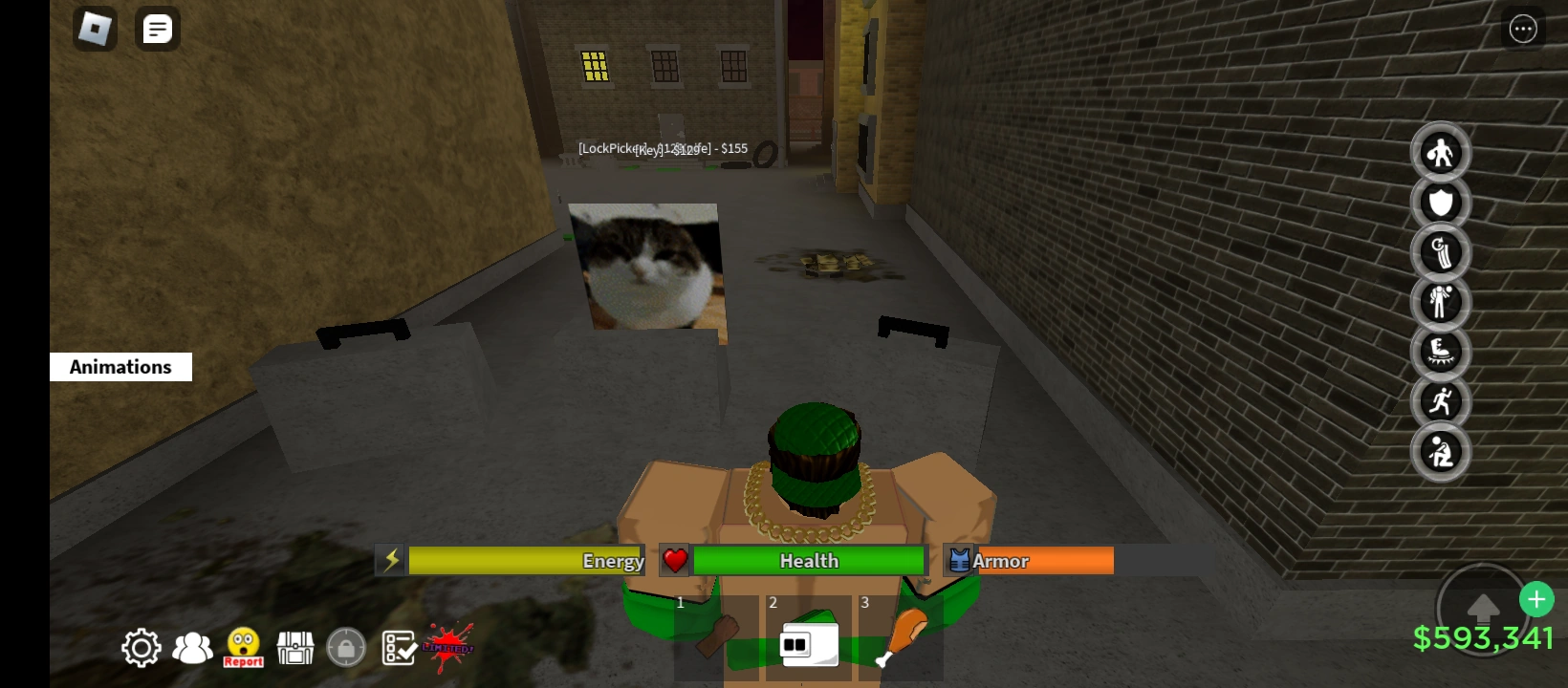Open the quest checklist icon
This screenshot has width=1568, height=688.
click(x=398, y=647)
